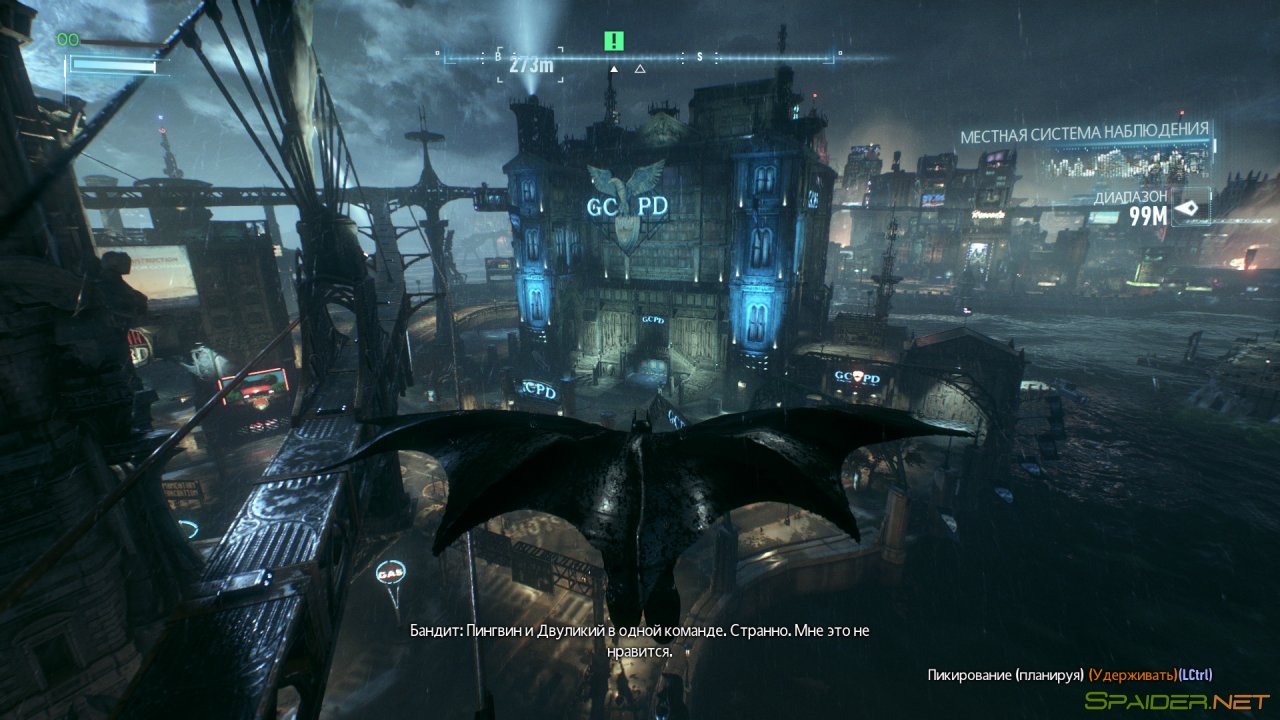Expand the ДИАПАЗОН range readout box

1140,205
